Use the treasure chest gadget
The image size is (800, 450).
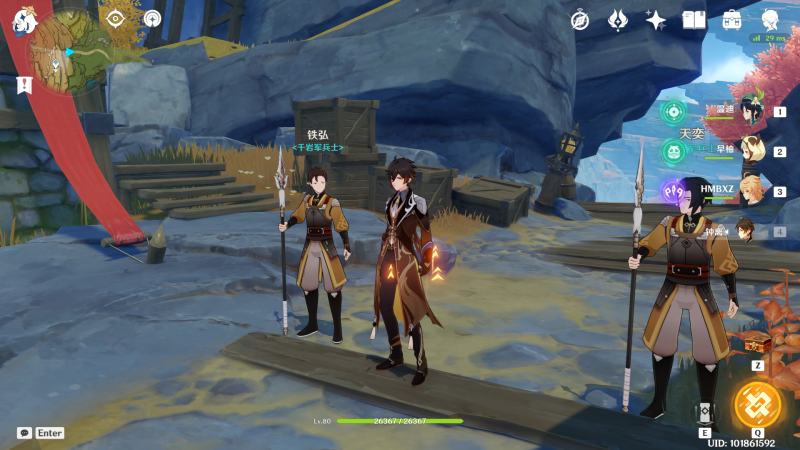[757, 344]
